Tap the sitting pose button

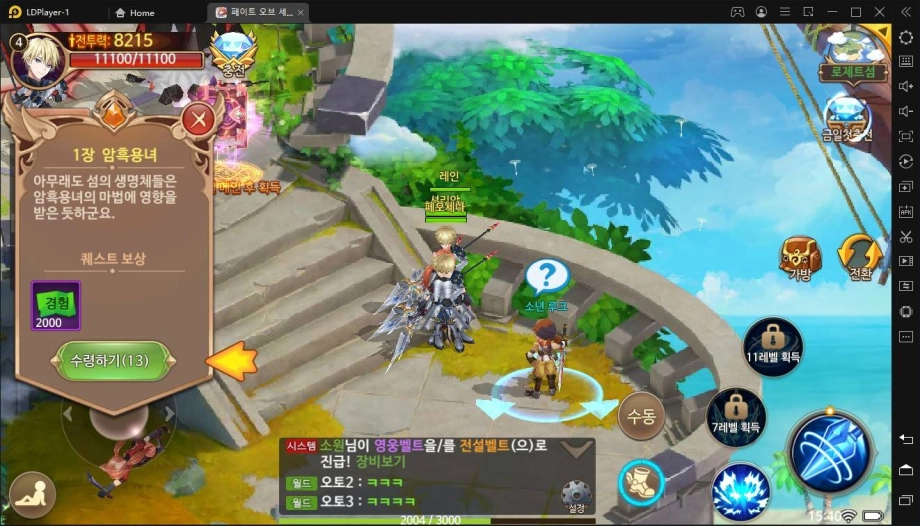click(x=33, y=495)
